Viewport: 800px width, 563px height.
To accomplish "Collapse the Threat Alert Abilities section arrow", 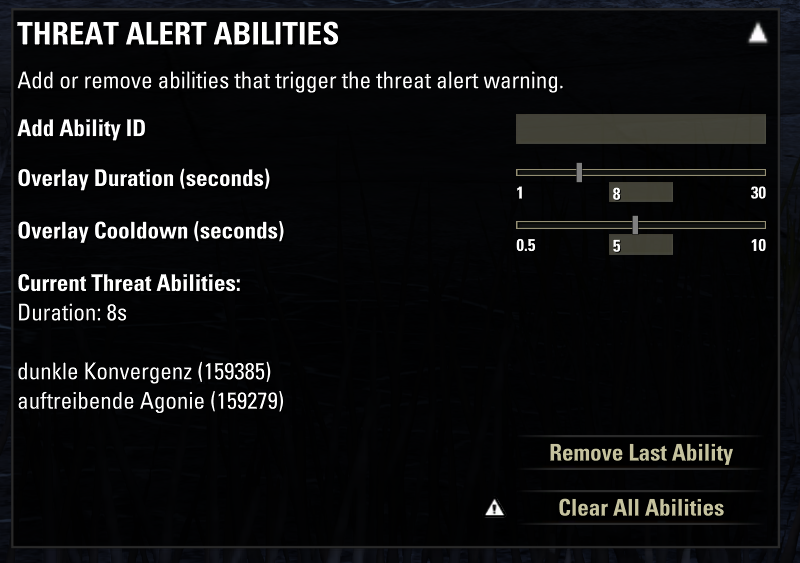I will tap(758, 35).
